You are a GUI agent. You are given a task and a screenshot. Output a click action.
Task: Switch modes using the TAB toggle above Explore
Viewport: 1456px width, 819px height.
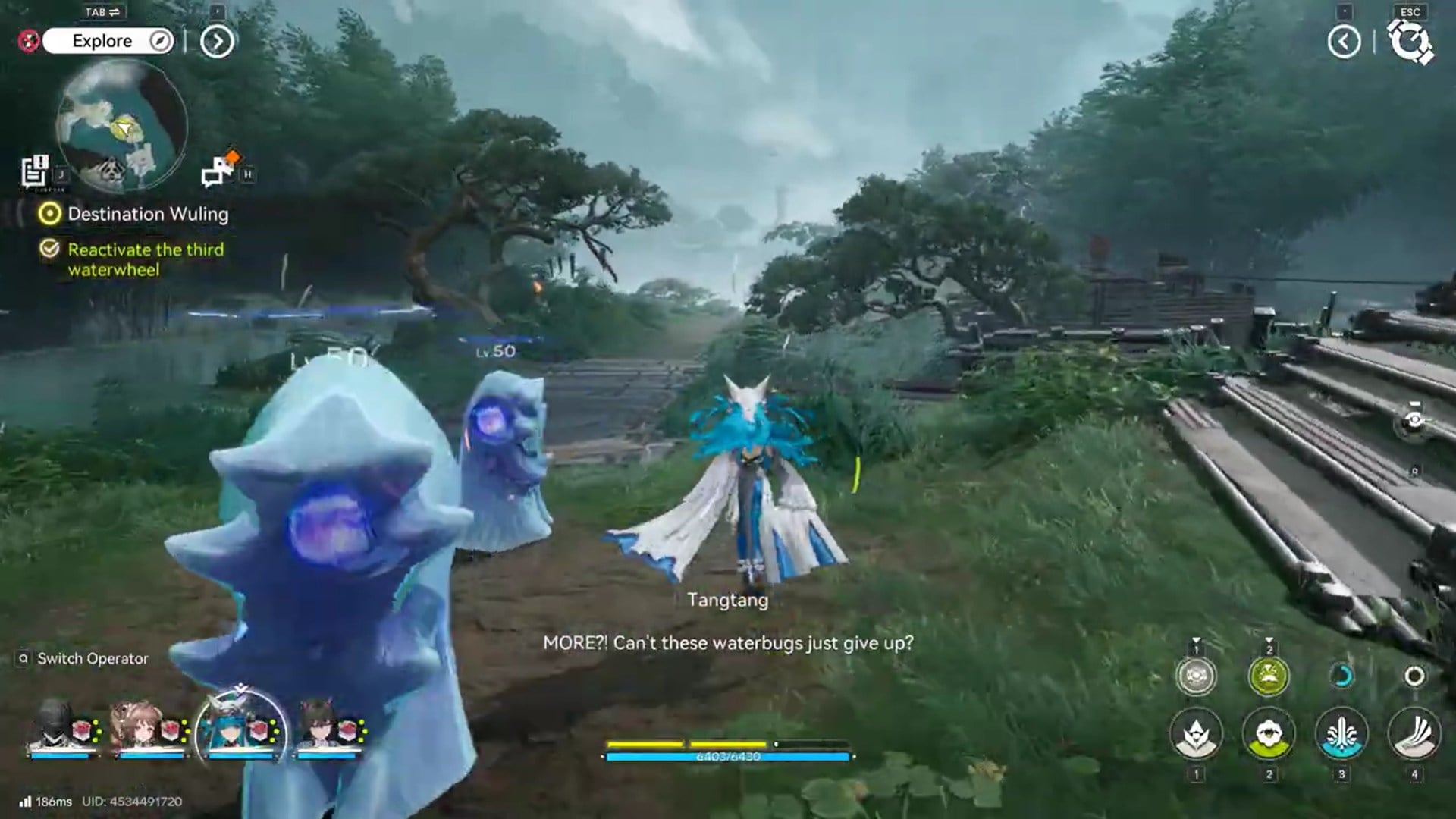103,12
